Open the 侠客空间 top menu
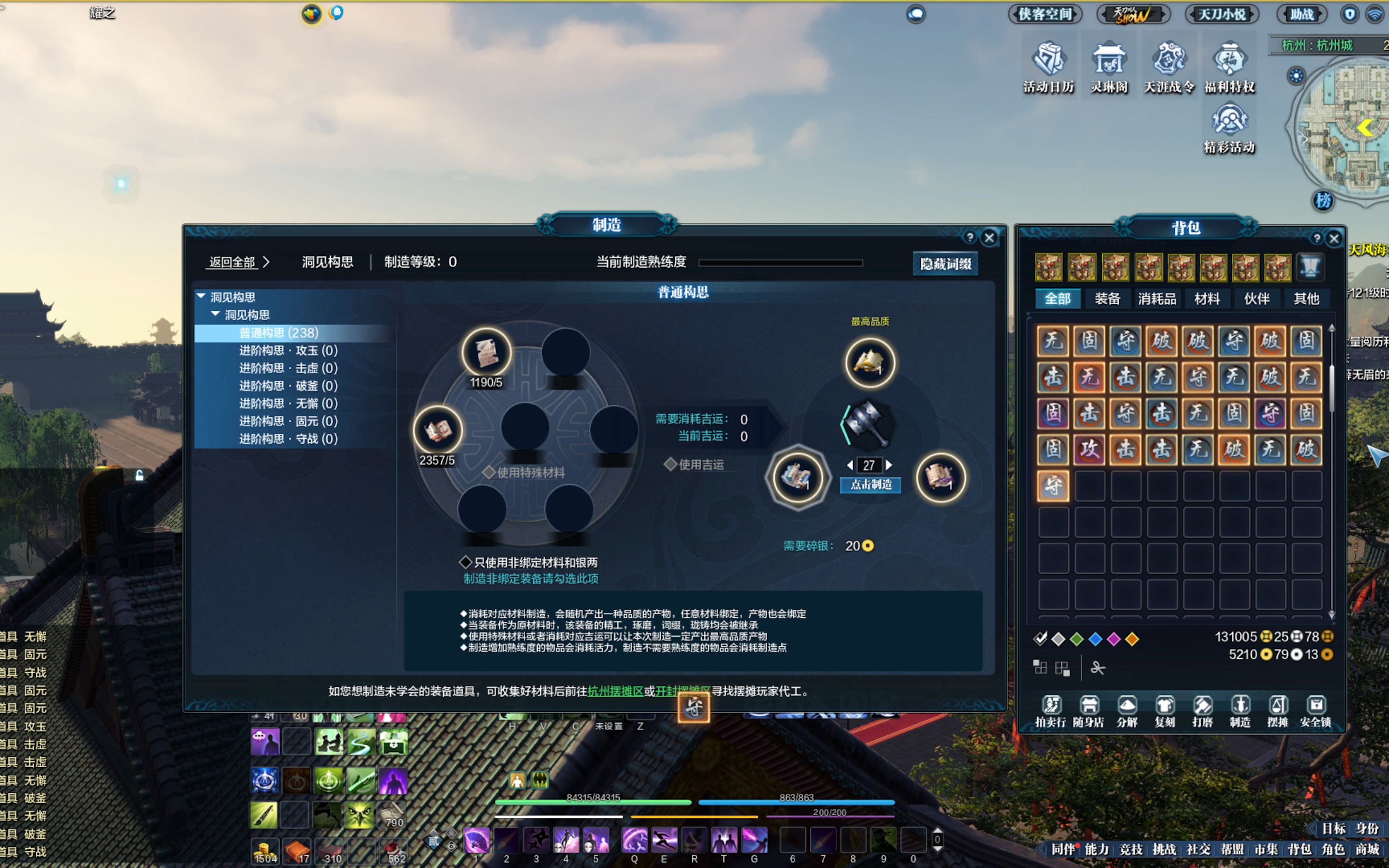1389x868 pixels. click(1045, 14)
